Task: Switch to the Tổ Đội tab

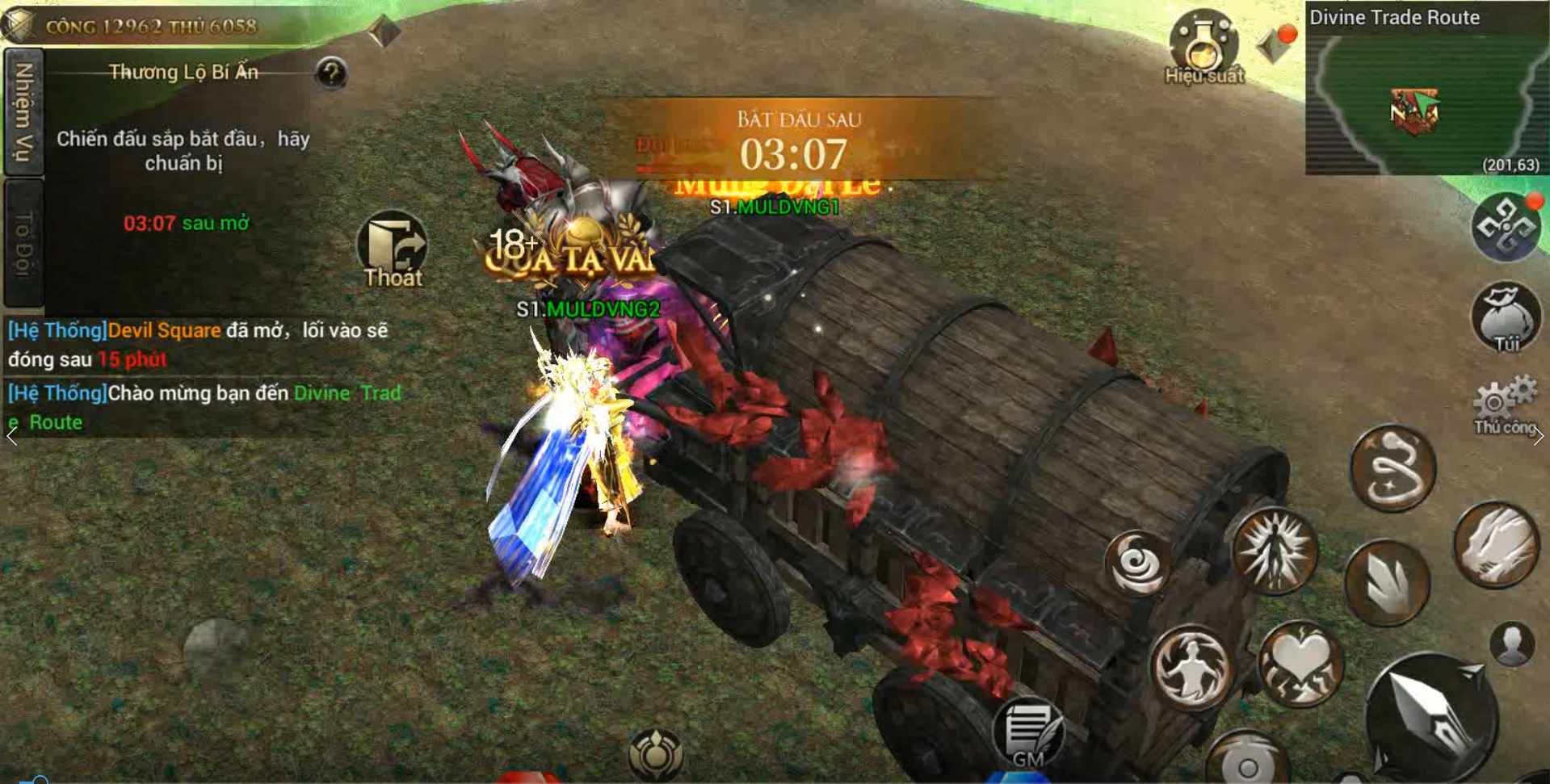Action: [x=23, y=244]
